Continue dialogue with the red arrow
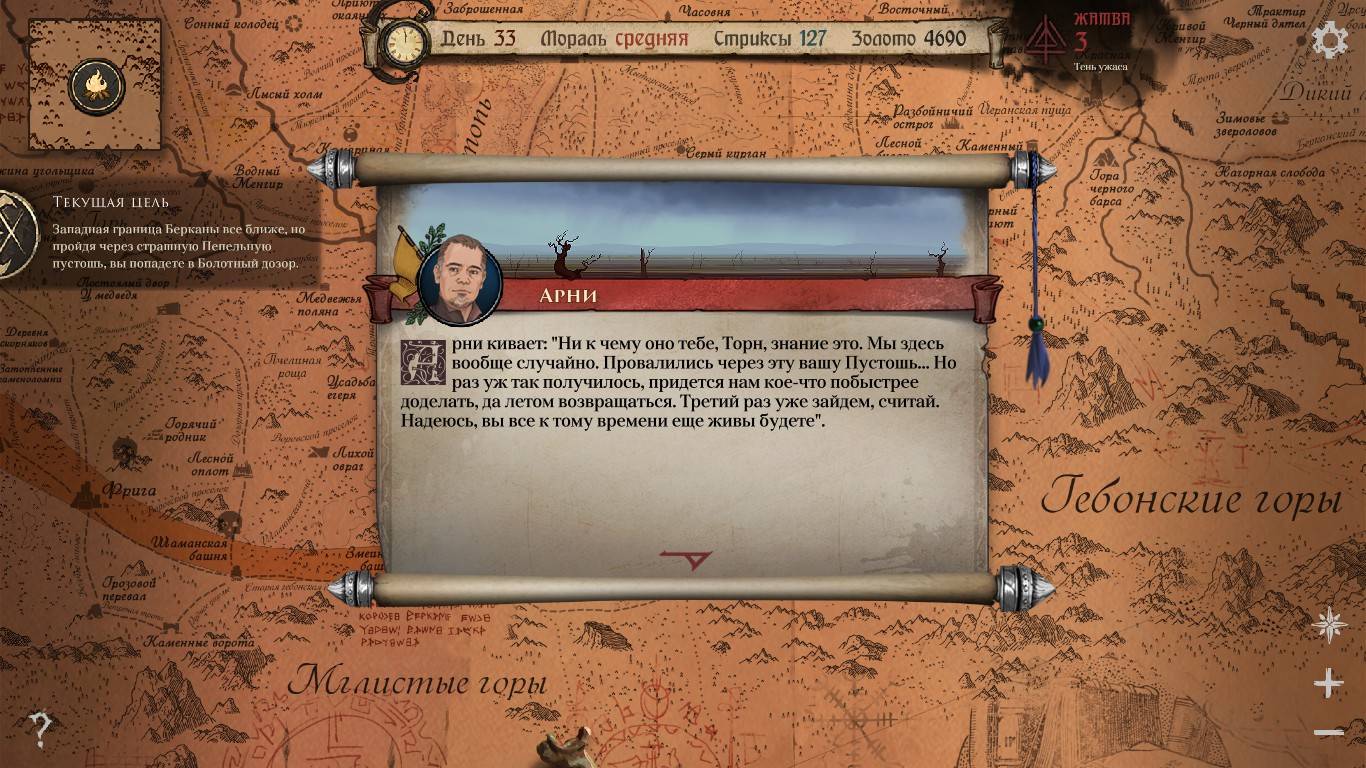Image resolution: width=1366 pixels, height=768 pixels. (x=686, y=560)
